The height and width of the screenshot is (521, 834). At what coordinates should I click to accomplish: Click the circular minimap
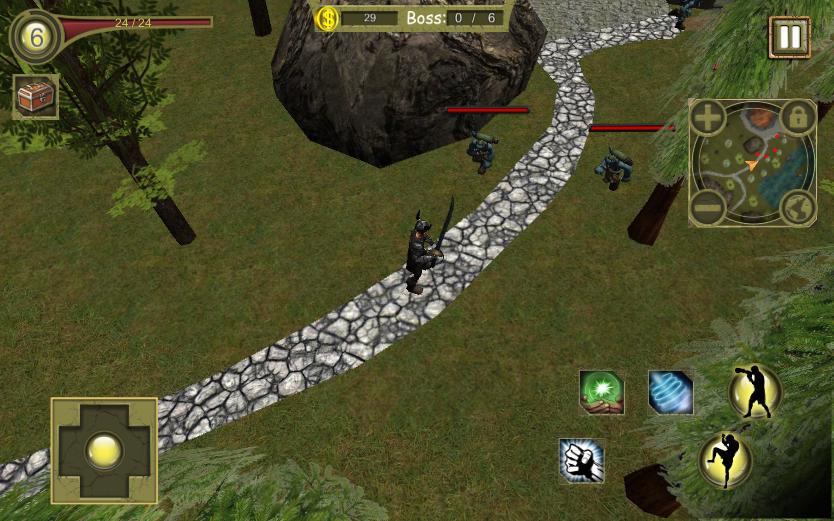[752, 163]
